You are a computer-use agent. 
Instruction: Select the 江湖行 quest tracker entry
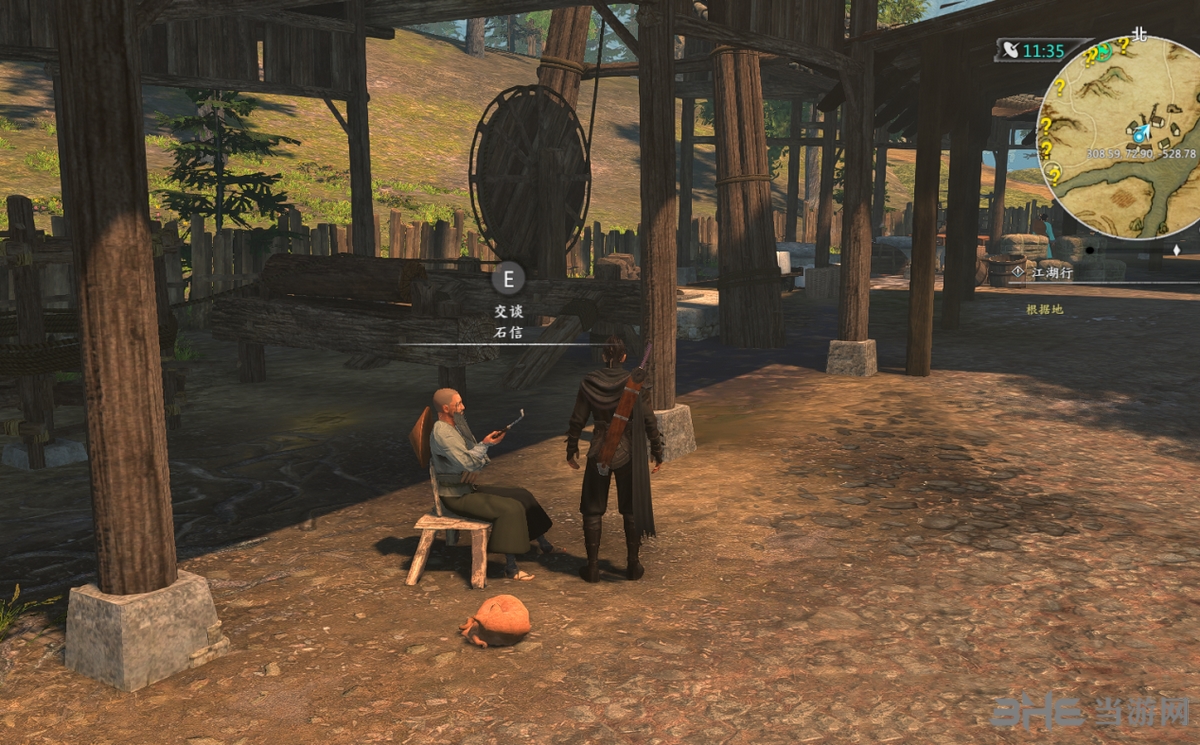pyautogui.click(x=1051, y=271)
